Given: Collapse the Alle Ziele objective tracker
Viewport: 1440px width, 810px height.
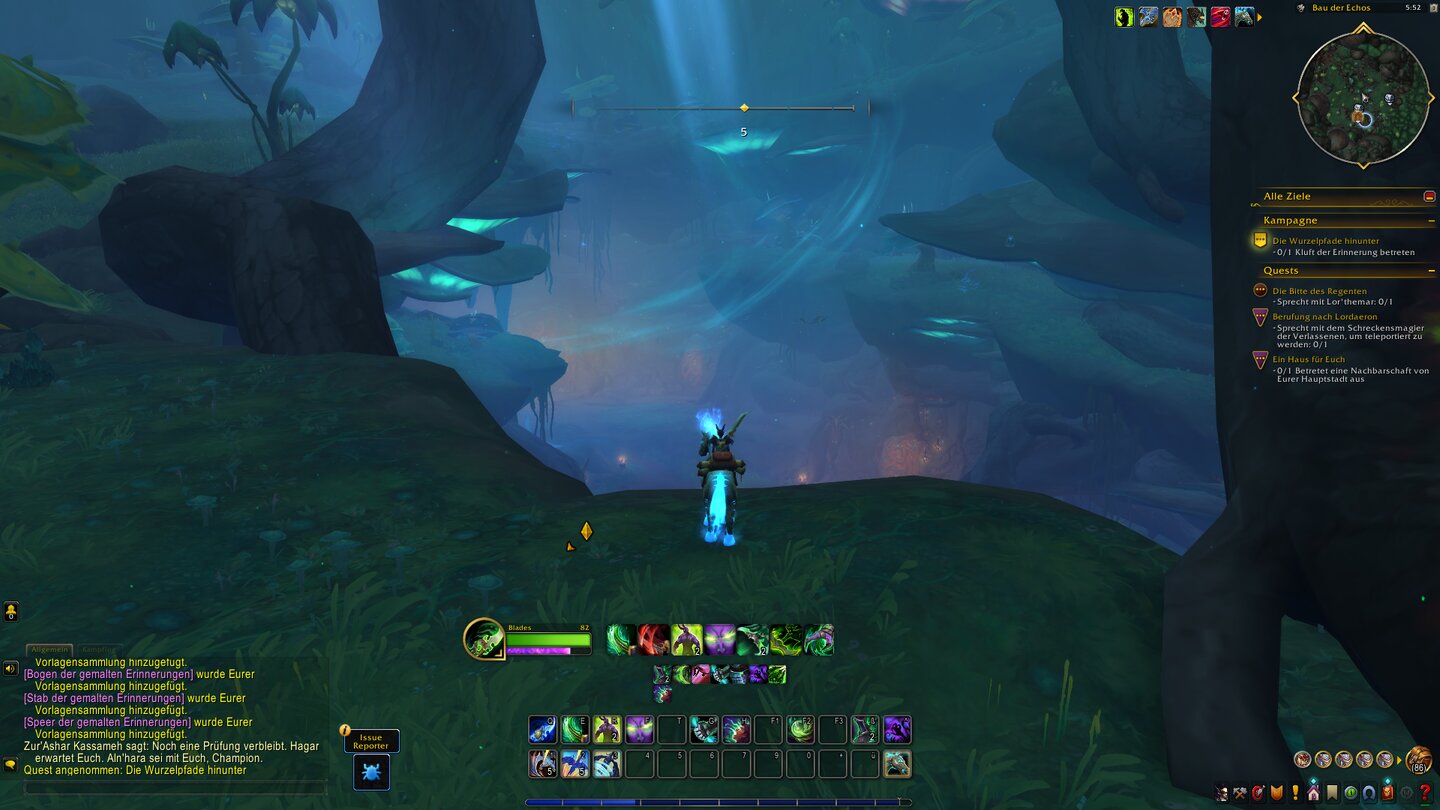Looking at the screenshot, I should point(1428,195).
